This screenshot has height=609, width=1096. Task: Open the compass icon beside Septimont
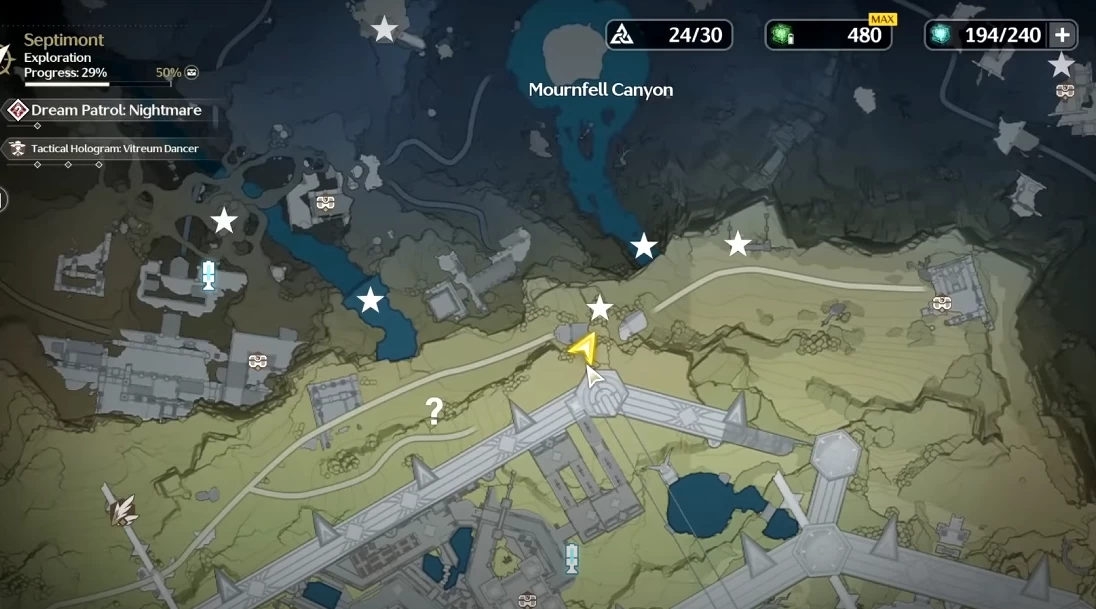point(6,56)
